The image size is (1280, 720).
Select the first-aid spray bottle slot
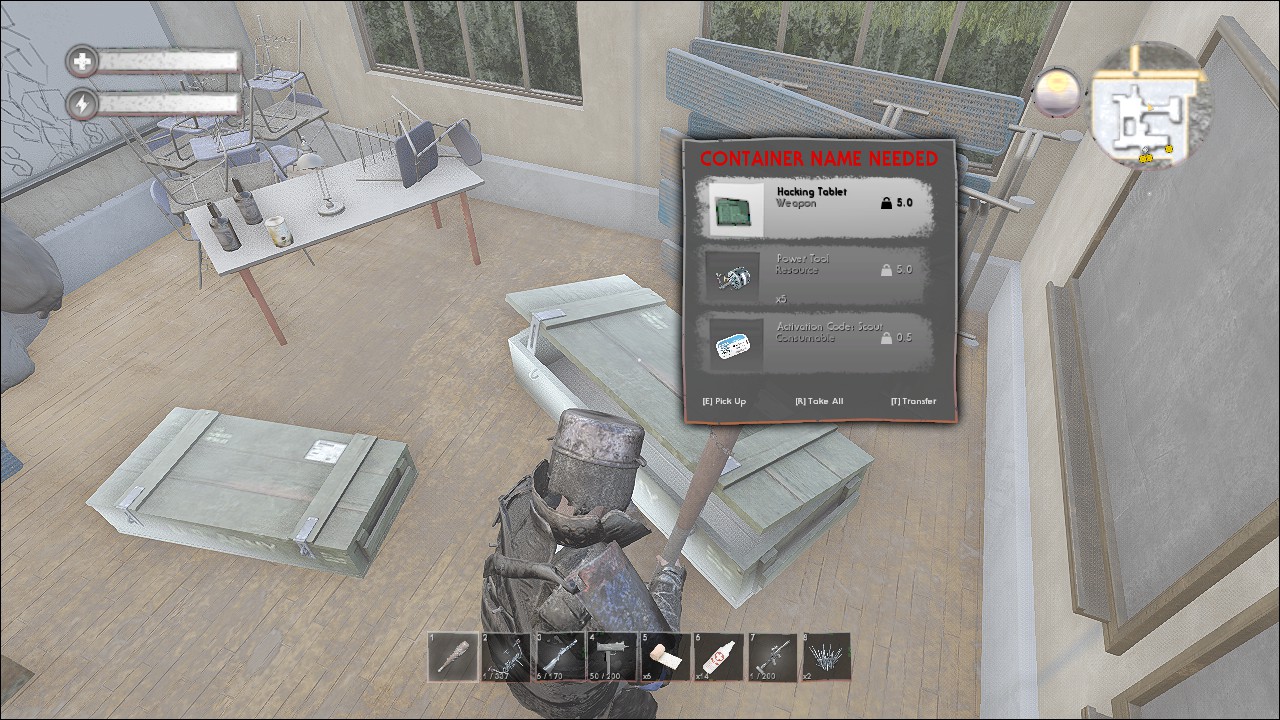(x=719, y=657)
